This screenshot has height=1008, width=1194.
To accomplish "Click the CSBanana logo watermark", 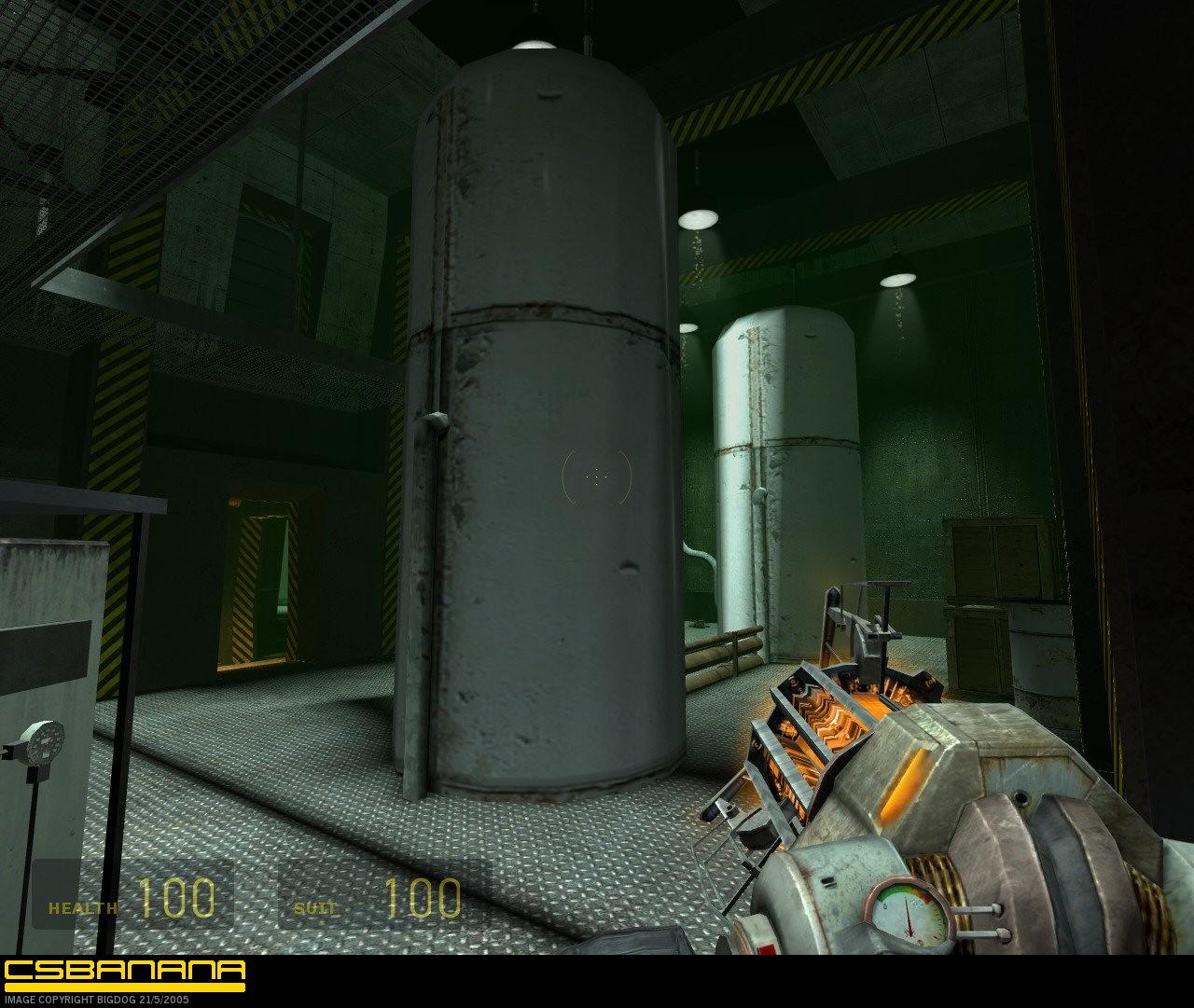I will coord(124,973).
